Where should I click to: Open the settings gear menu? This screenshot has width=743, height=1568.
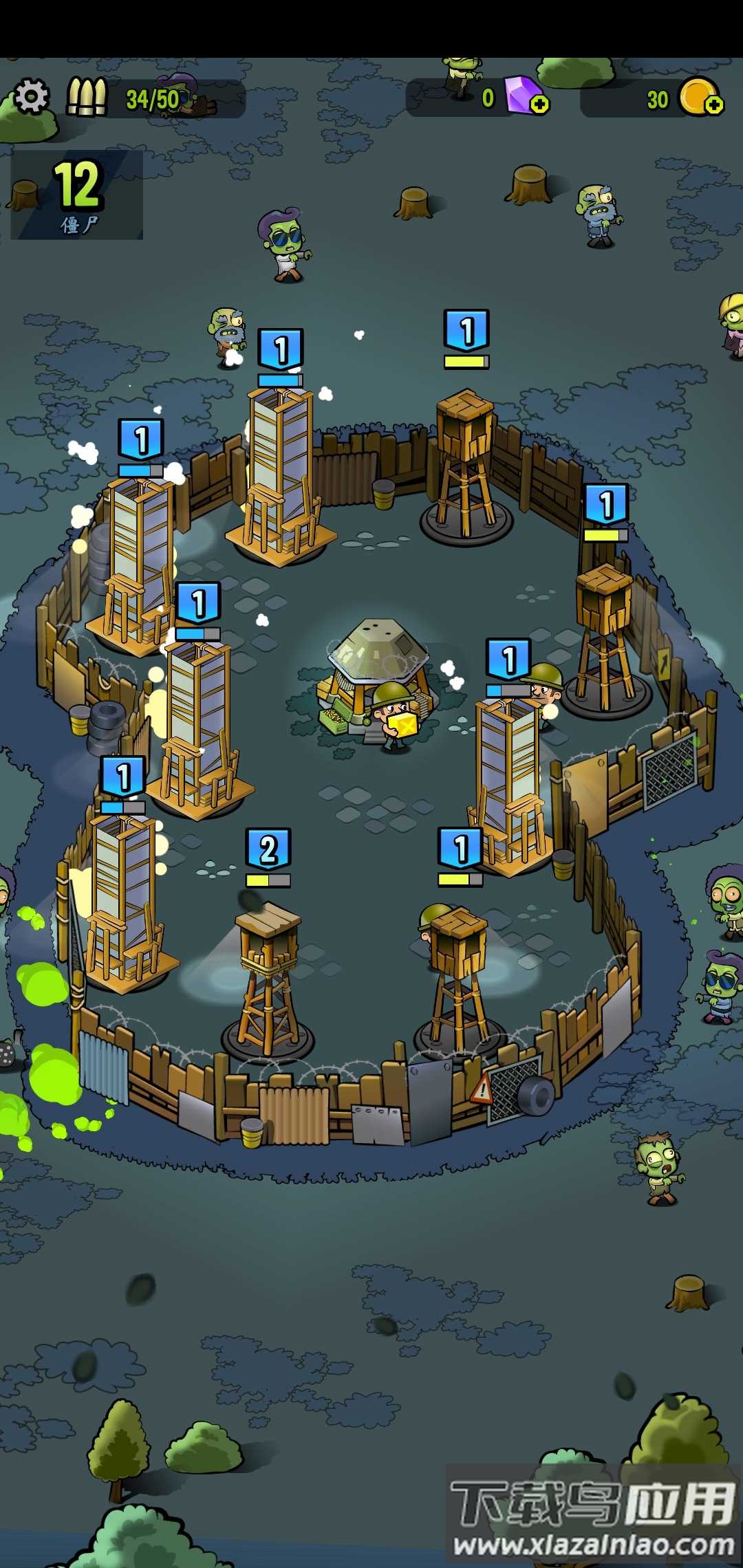click(32, 96)
